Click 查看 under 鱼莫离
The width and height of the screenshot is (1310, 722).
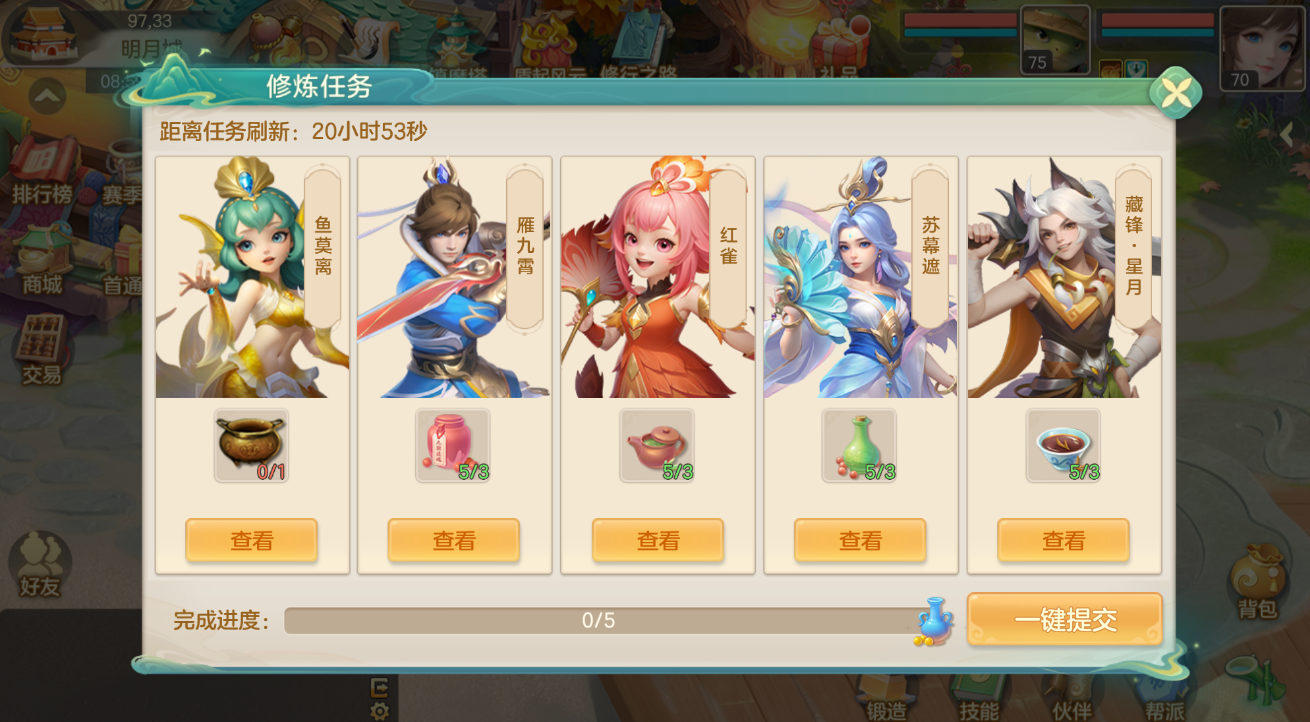coord(251,540)
